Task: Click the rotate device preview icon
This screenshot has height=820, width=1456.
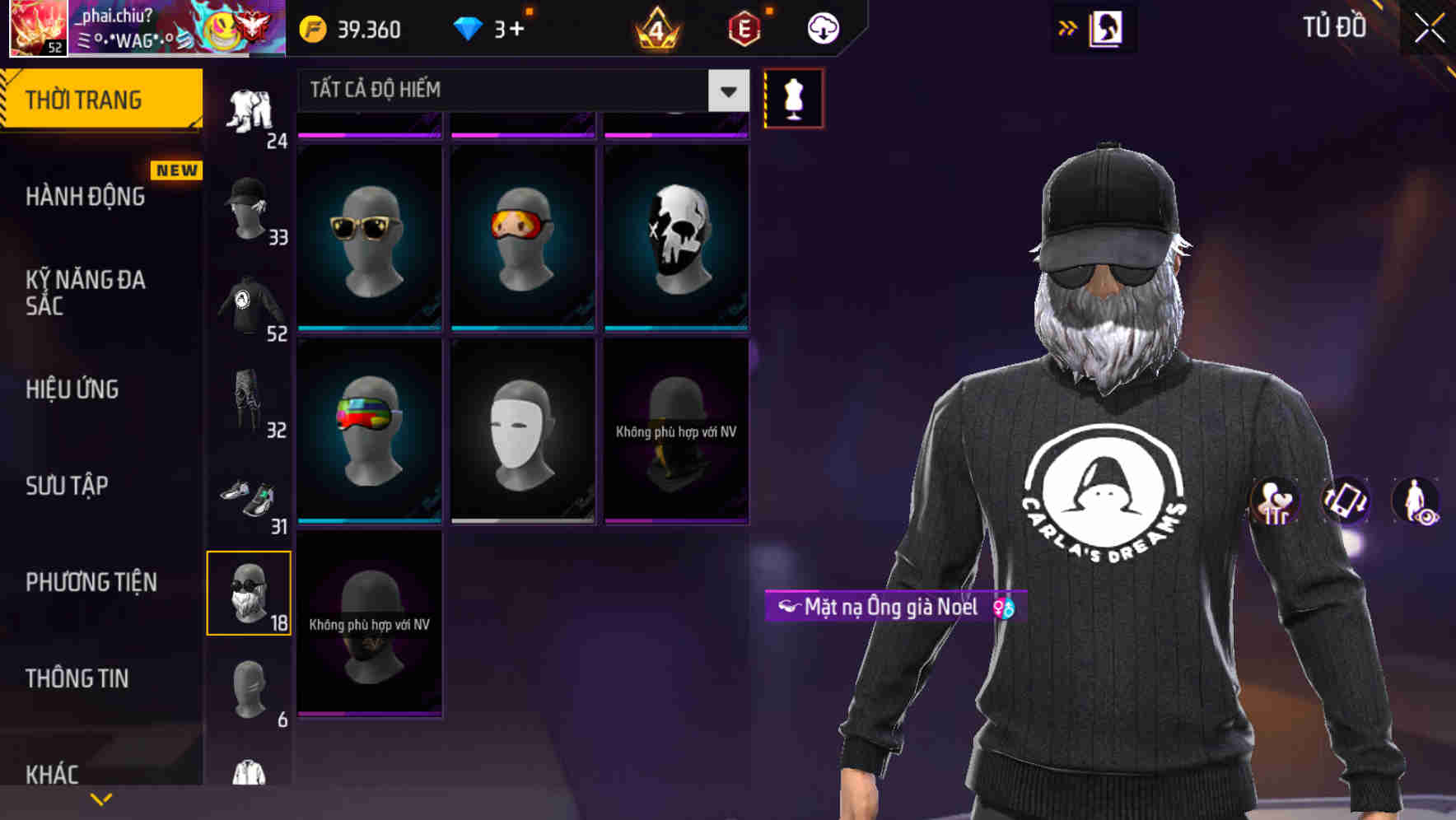Action: pyautogui.click(x=1344, y=502)
